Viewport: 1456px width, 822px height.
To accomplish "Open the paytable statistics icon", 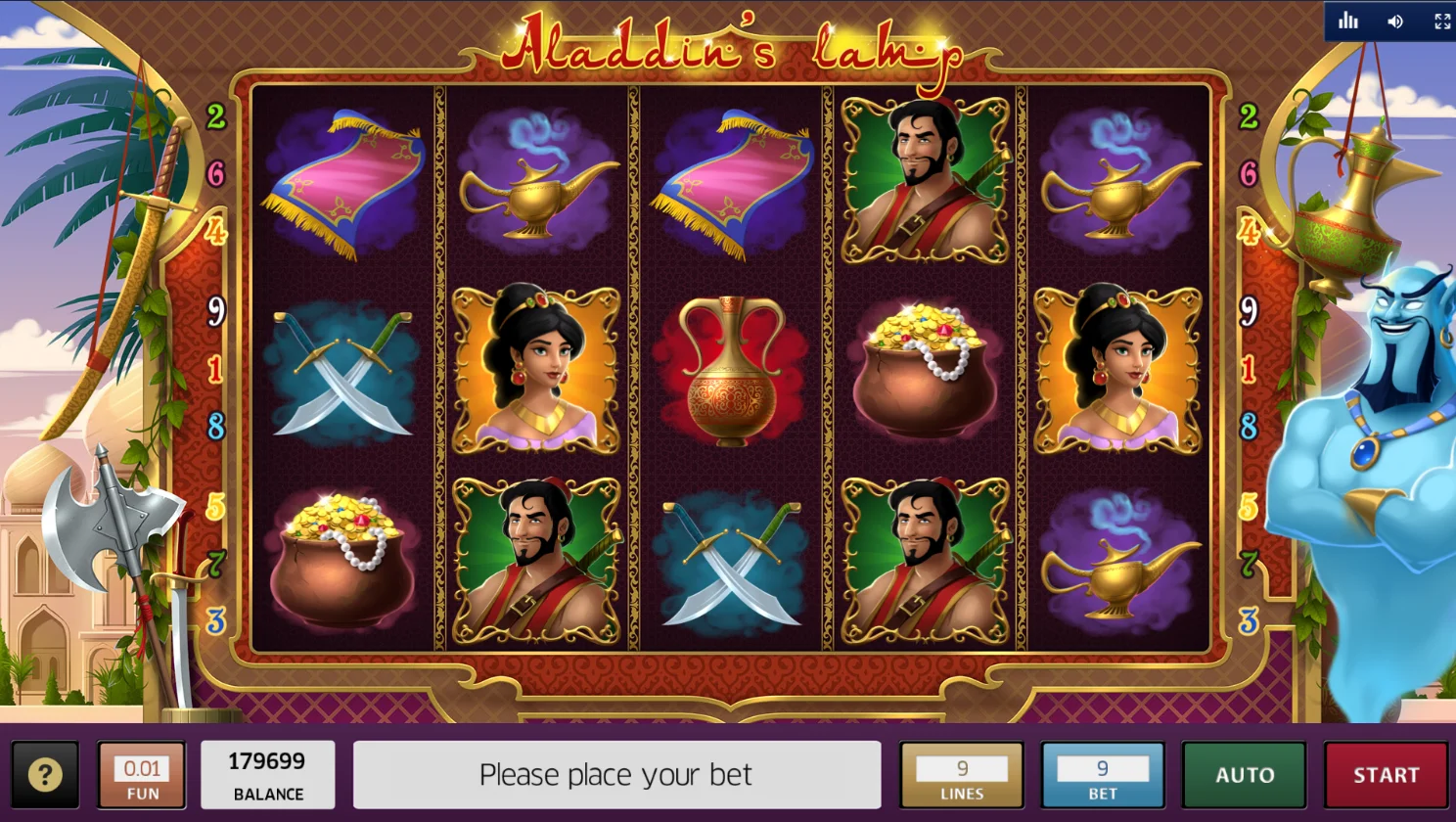I will tap(1350, 22).
